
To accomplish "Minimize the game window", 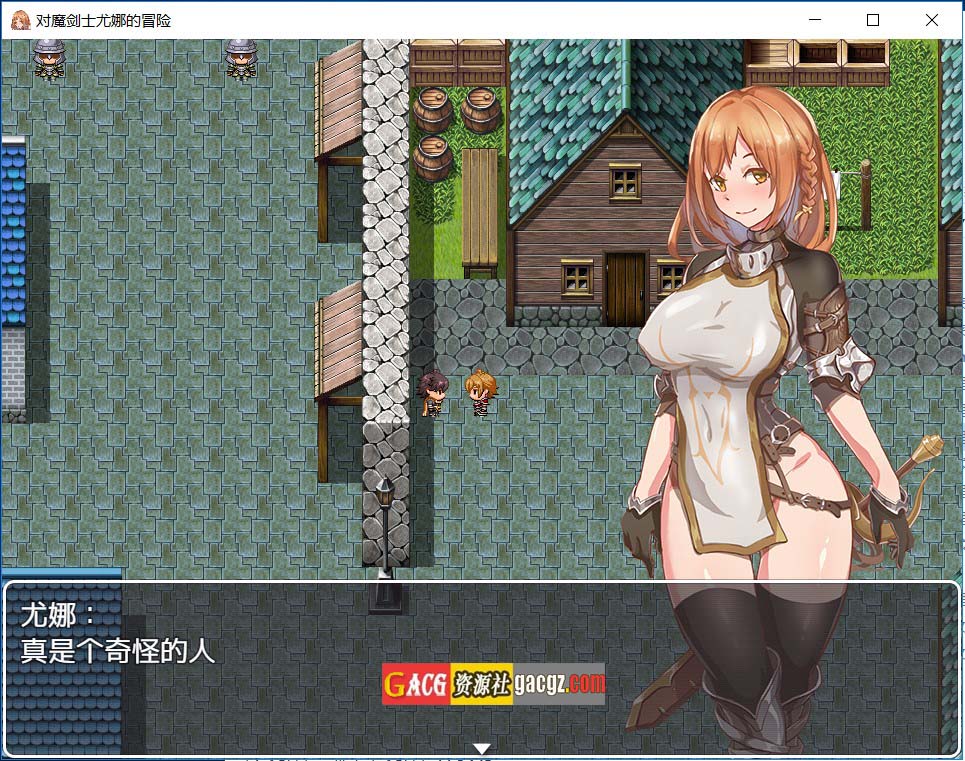I will tap(814, 20).
